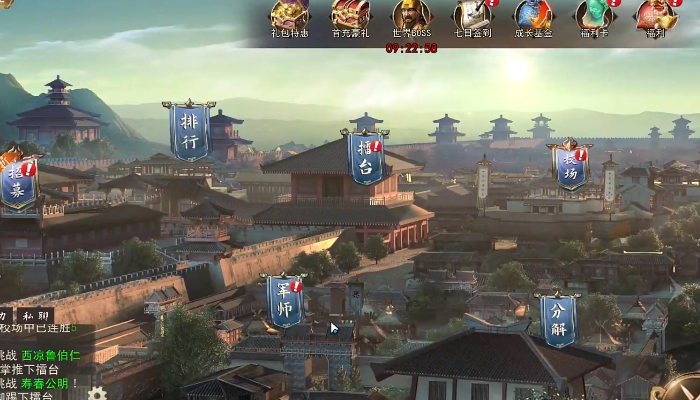Open the 分解 dismantle banner

(558, 319)
